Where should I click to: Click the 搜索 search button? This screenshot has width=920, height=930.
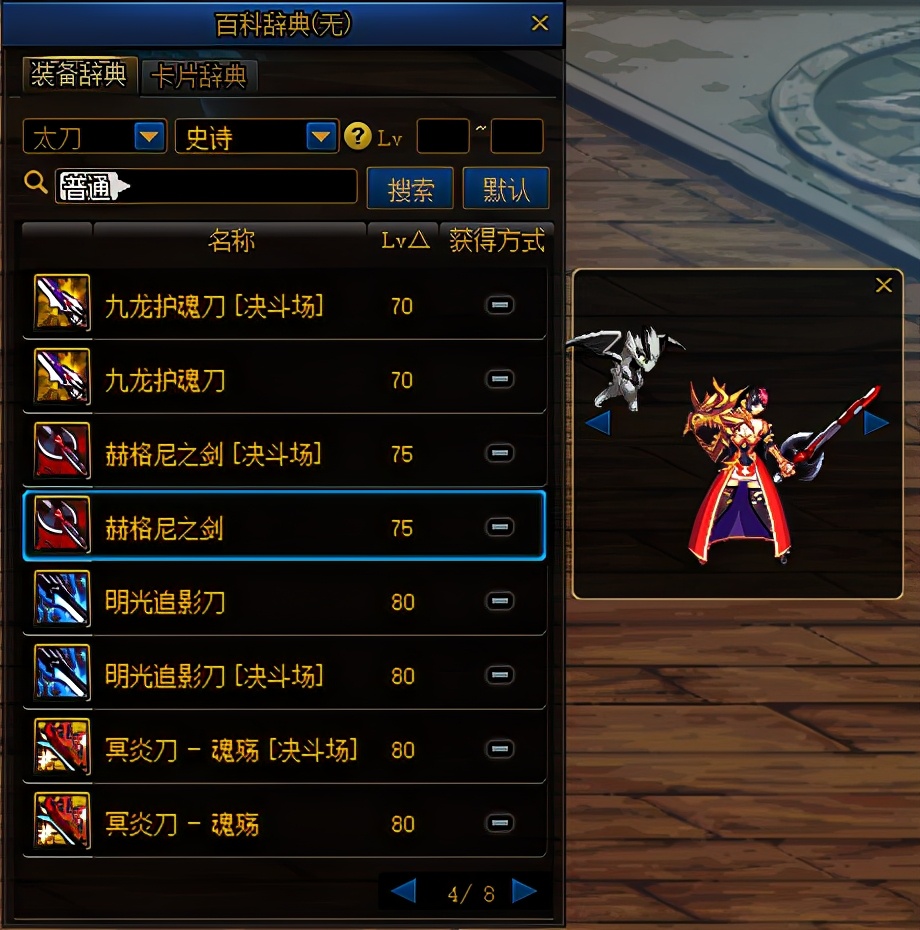tap(410, 188)
